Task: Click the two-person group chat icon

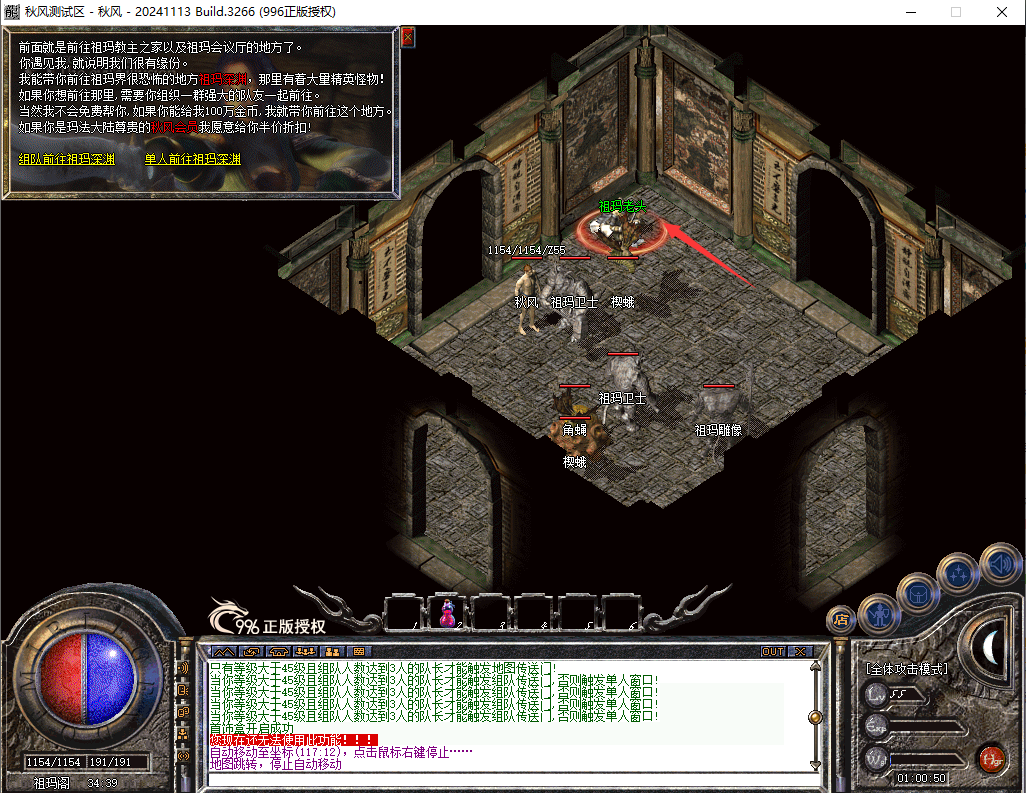Action: (332, 652)
